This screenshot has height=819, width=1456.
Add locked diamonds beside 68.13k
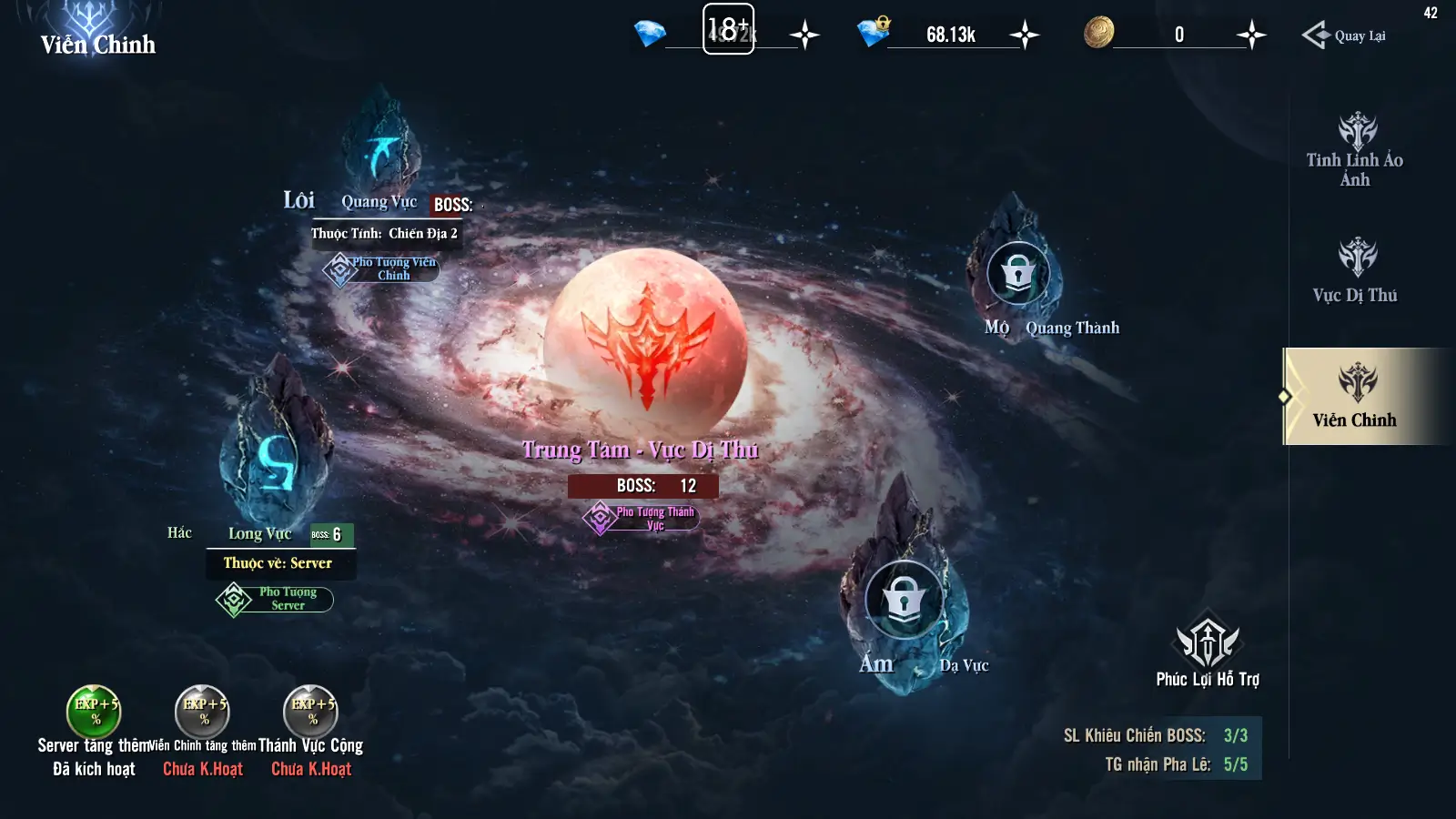click(x=1025, y=35)
